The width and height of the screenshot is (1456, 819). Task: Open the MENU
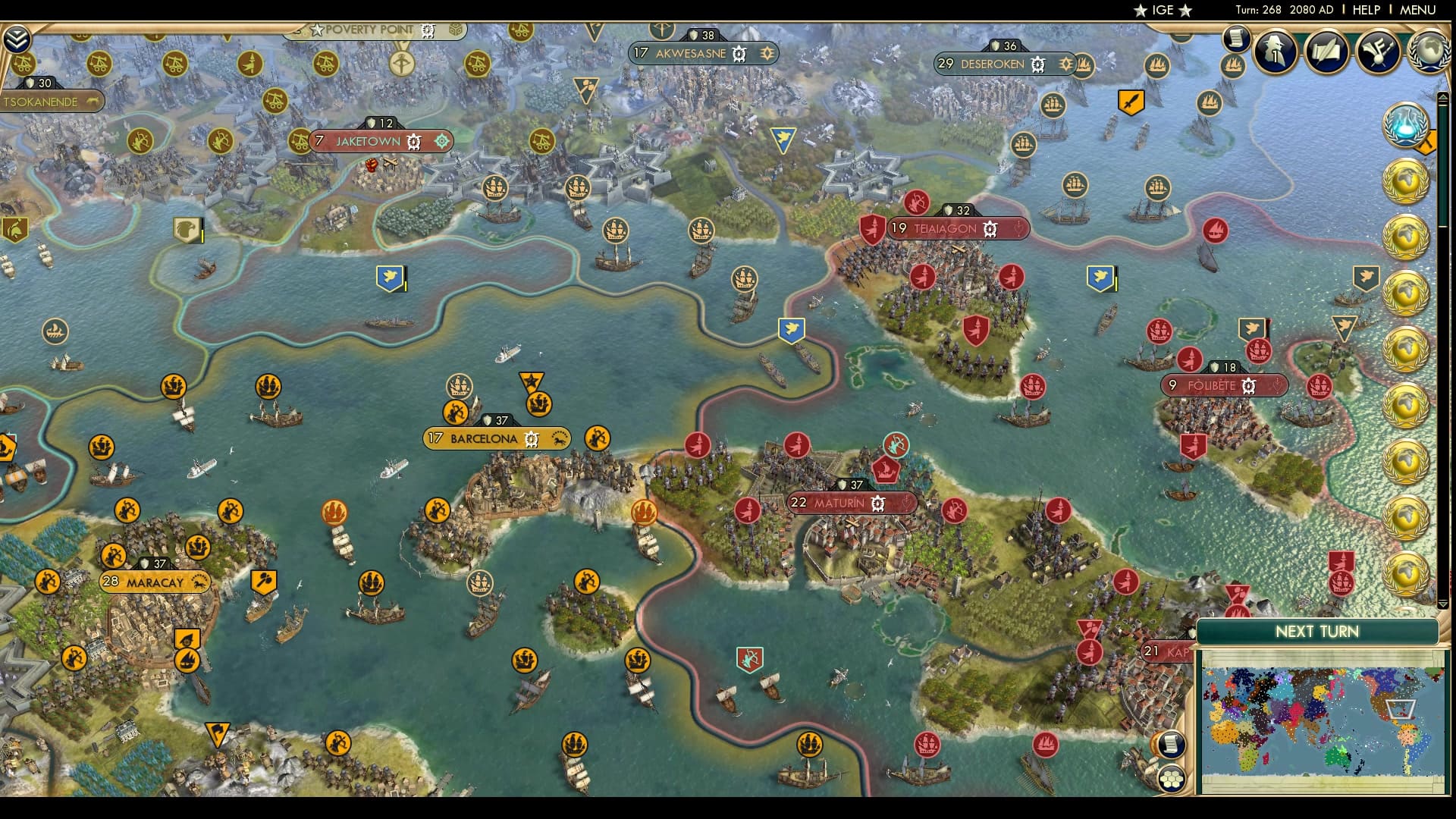point(1420,11)
